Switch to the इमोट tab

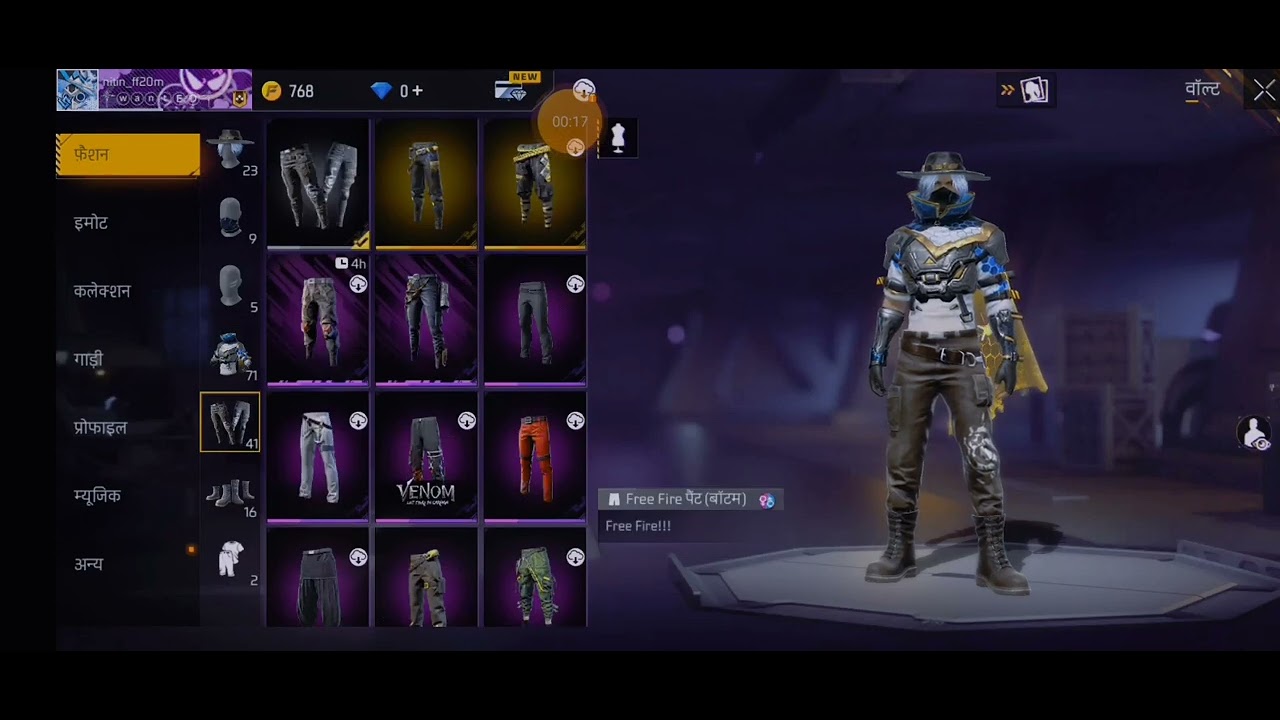point(91,223)
